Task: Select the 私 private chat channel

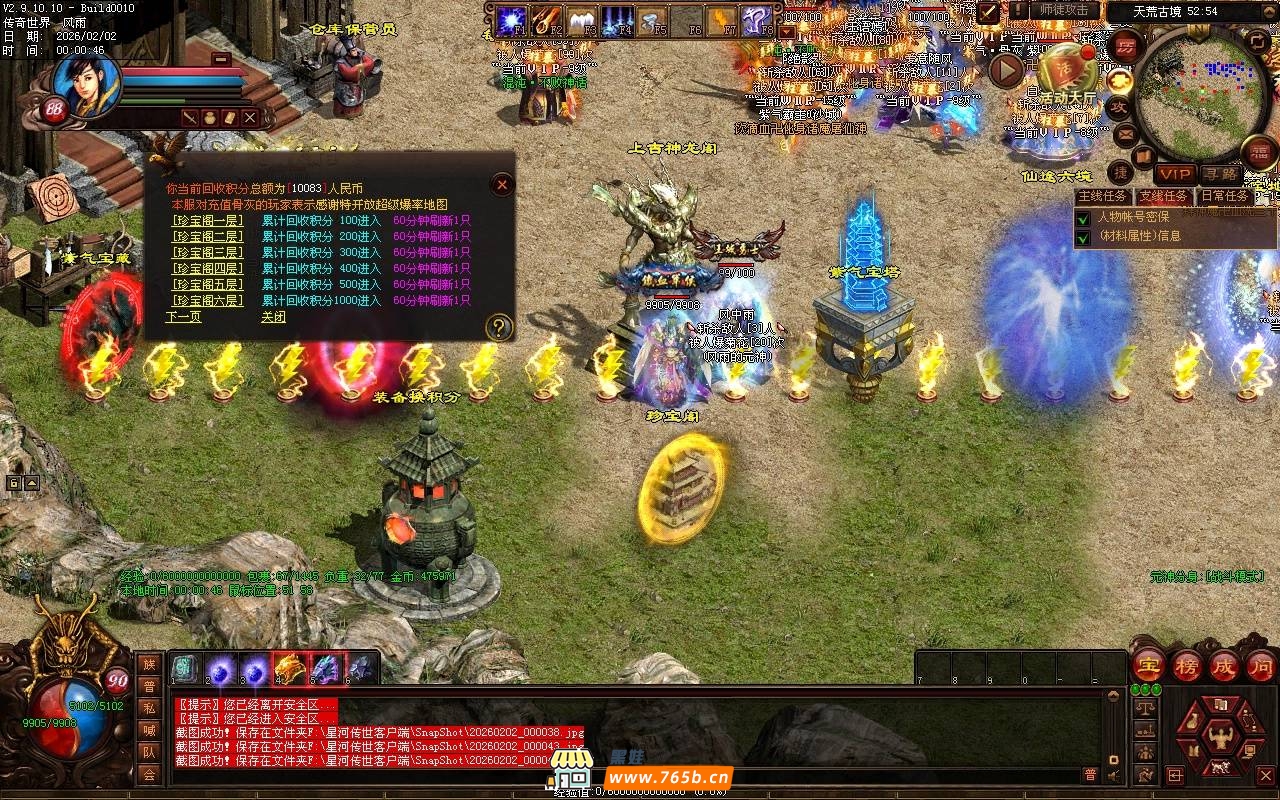Action: tap(149, 708)
